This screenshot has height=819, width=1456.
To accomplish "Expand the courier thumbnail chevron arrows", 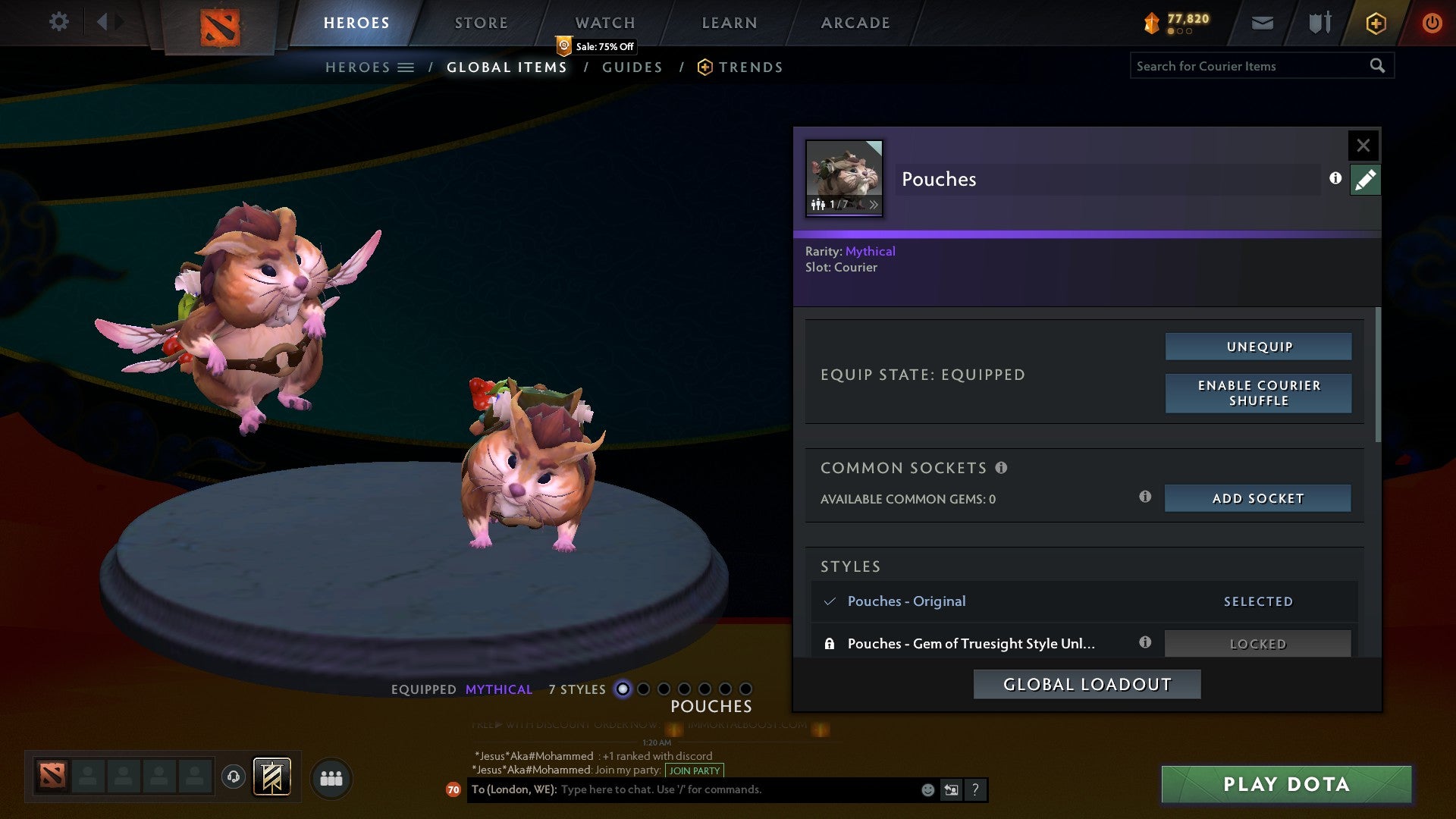I will tap(874, 204).
